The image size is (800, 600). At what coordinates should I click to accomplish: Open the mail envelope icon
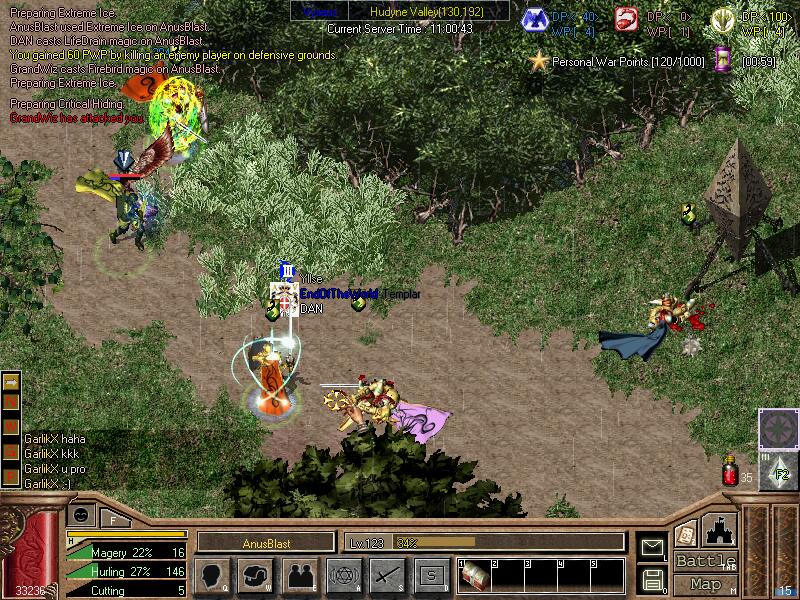(x=652, y=547)
